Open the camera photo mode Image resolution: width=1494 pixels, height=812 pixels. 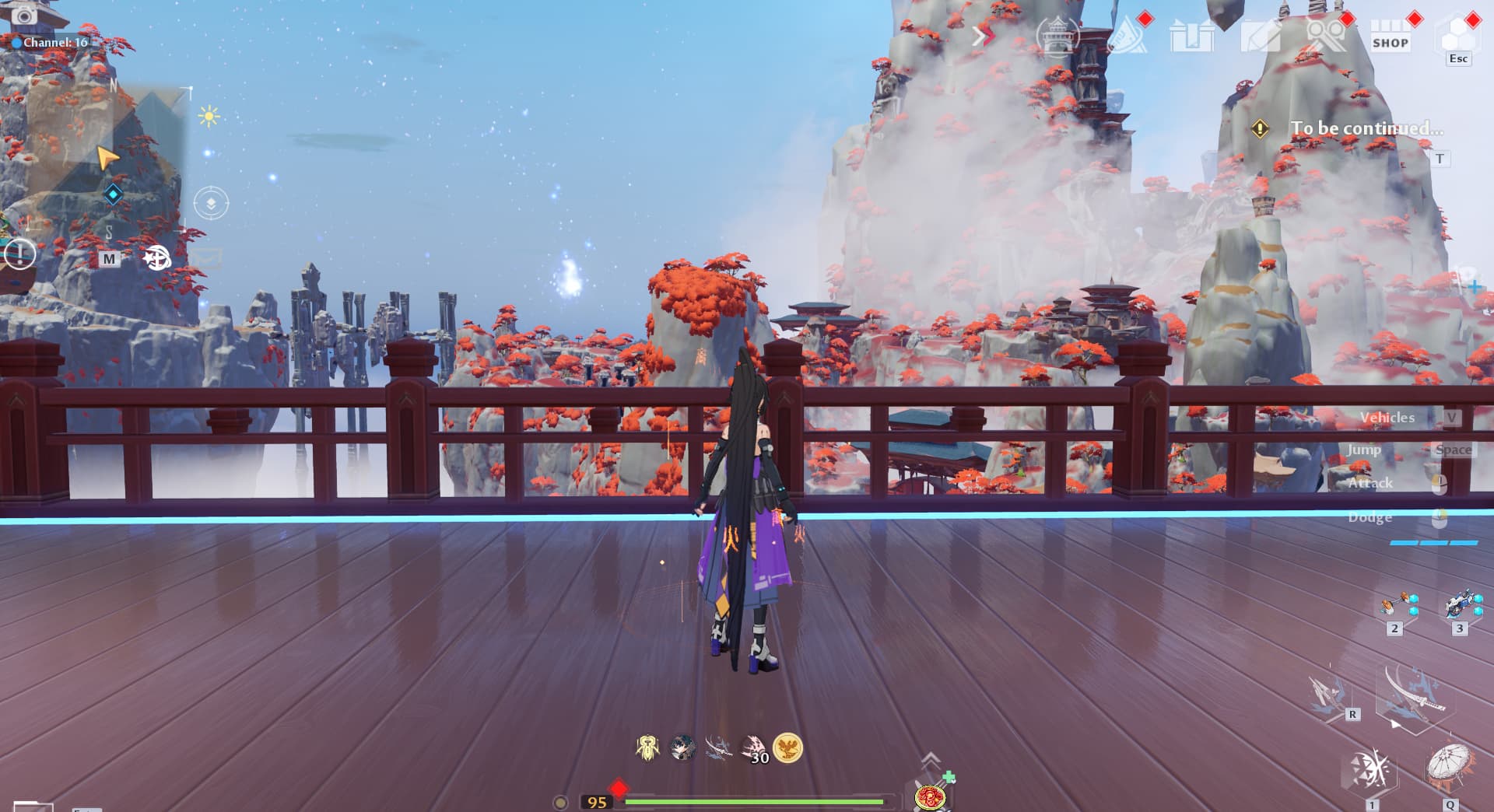[24, 16]
